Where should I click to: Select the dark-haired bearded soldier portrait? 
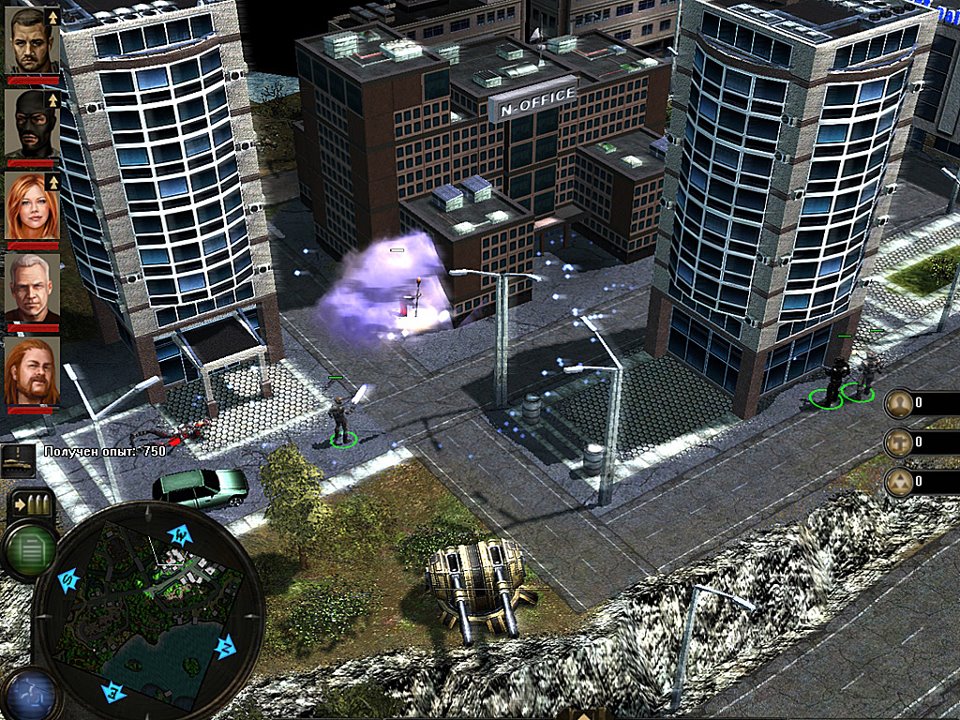point(32,40)
